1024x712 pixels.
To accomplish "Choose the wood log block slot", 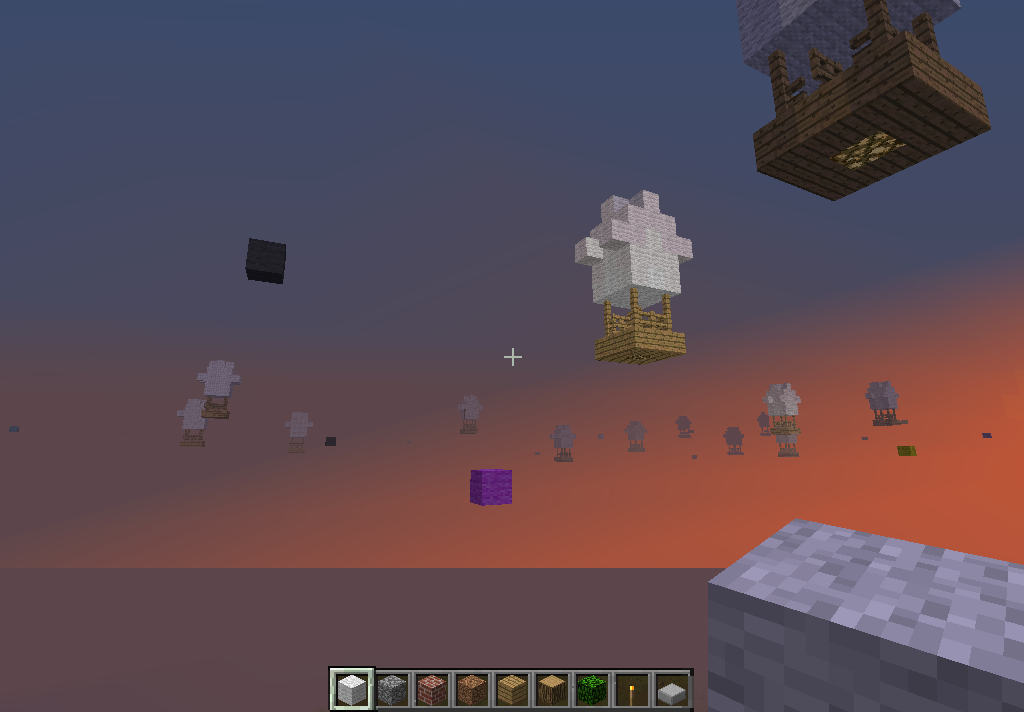I will (x=552, y=689).
